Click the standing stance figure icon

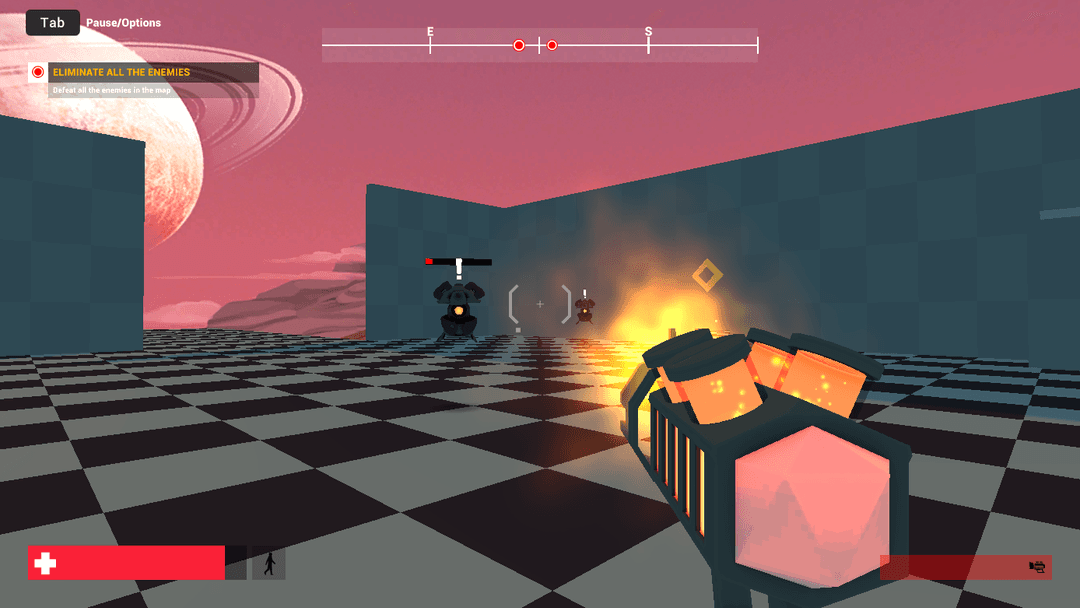coord(268,564)
